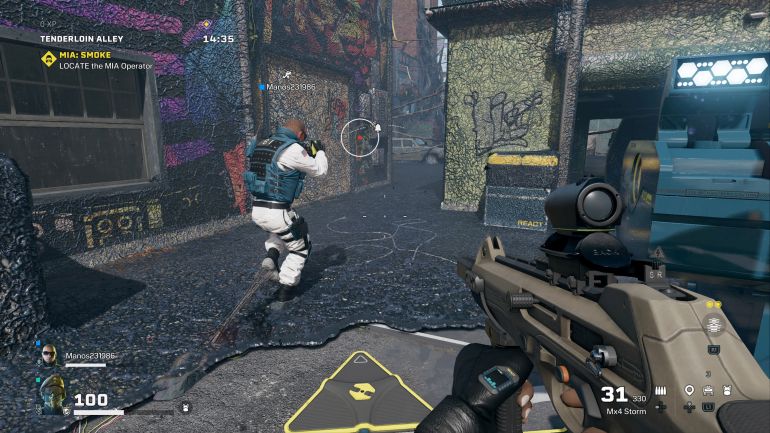Select the Mx4 Storm weapon label
770x433 pixels.
627,410
